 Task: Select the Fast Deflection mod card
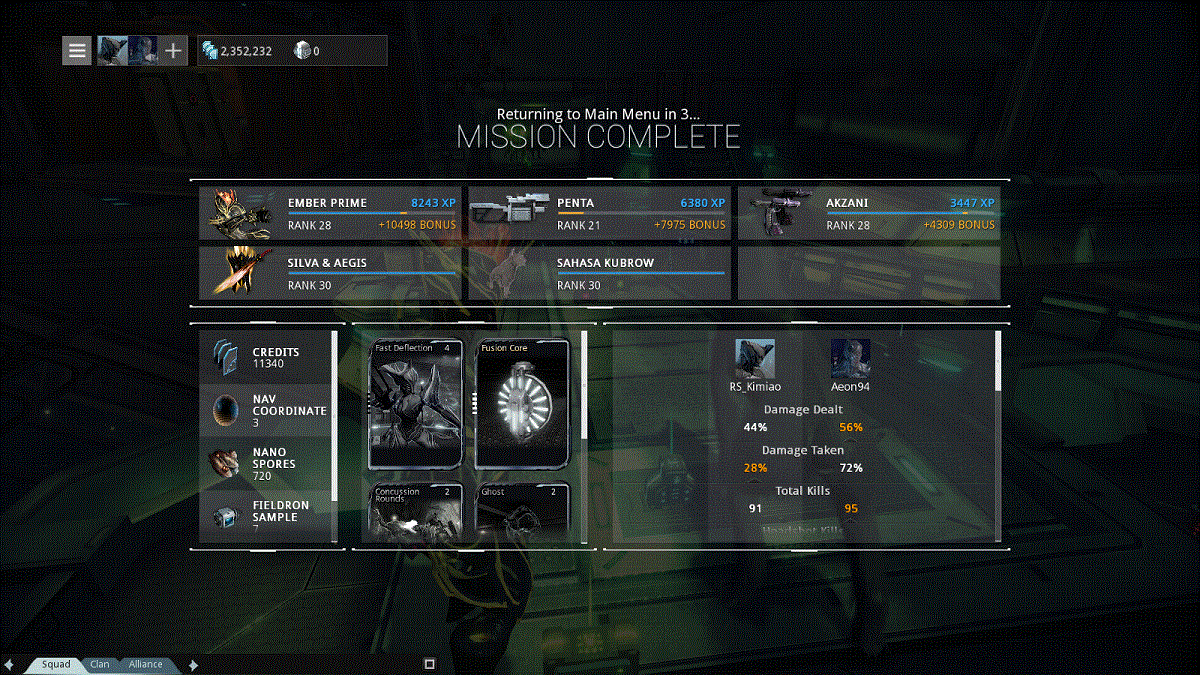tap(416, 404)
